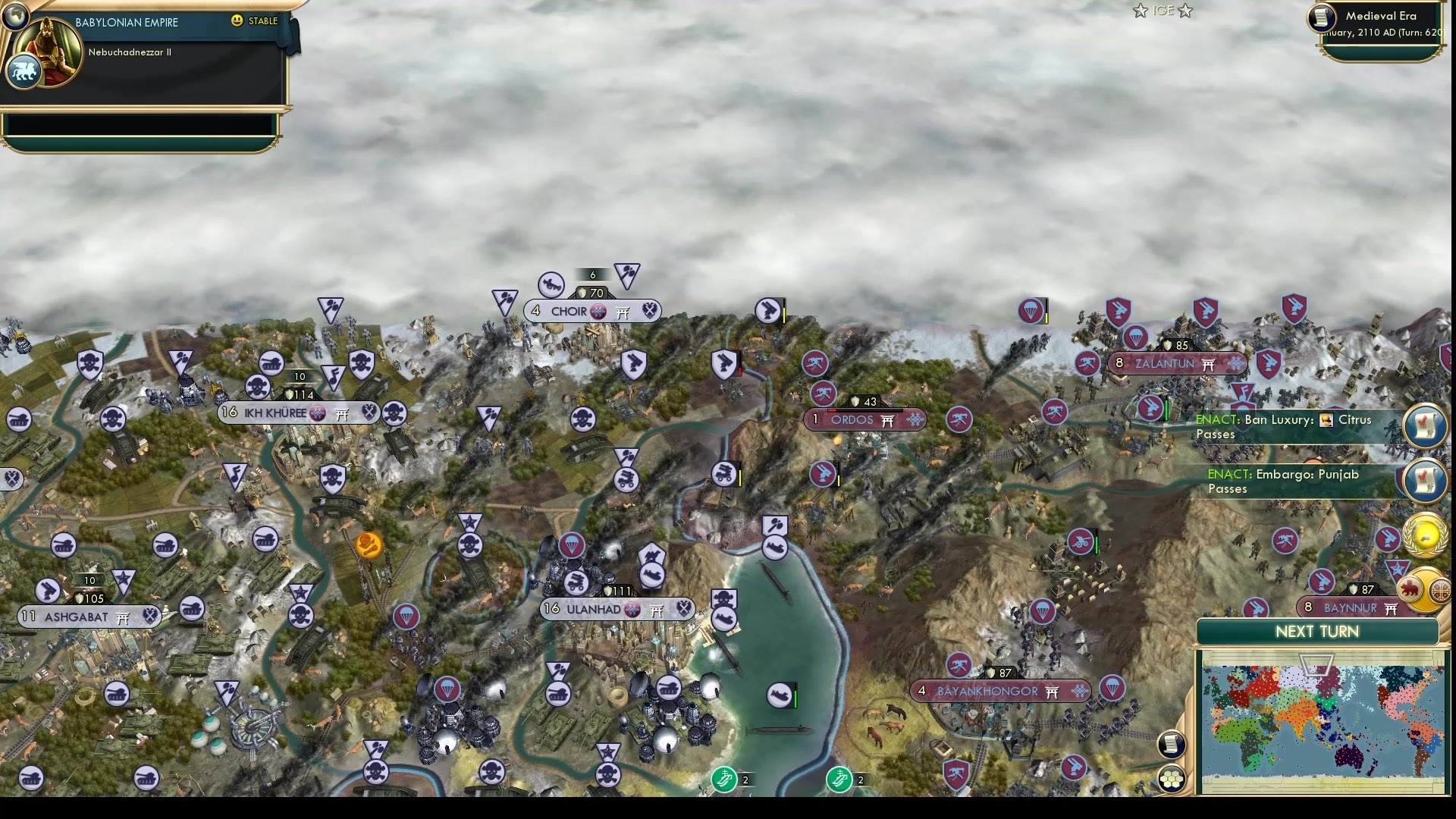Viewport: 1456px width, 819px height.
Task: Toggle strategic view with the hexagon grid icon
Action: (x=1172, y=777)
